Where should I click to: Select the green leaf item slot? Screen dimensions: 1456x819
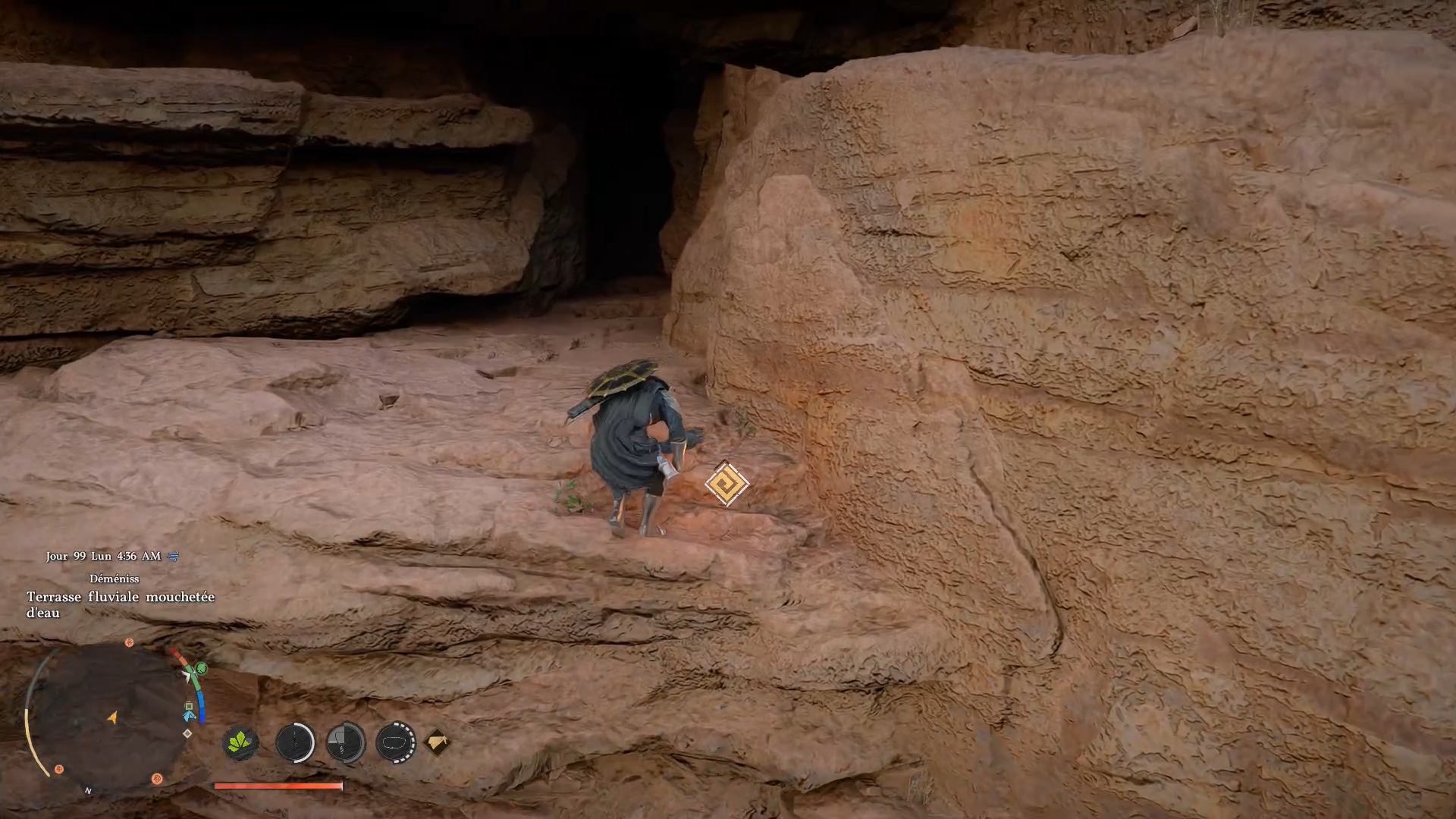[240, 742]
